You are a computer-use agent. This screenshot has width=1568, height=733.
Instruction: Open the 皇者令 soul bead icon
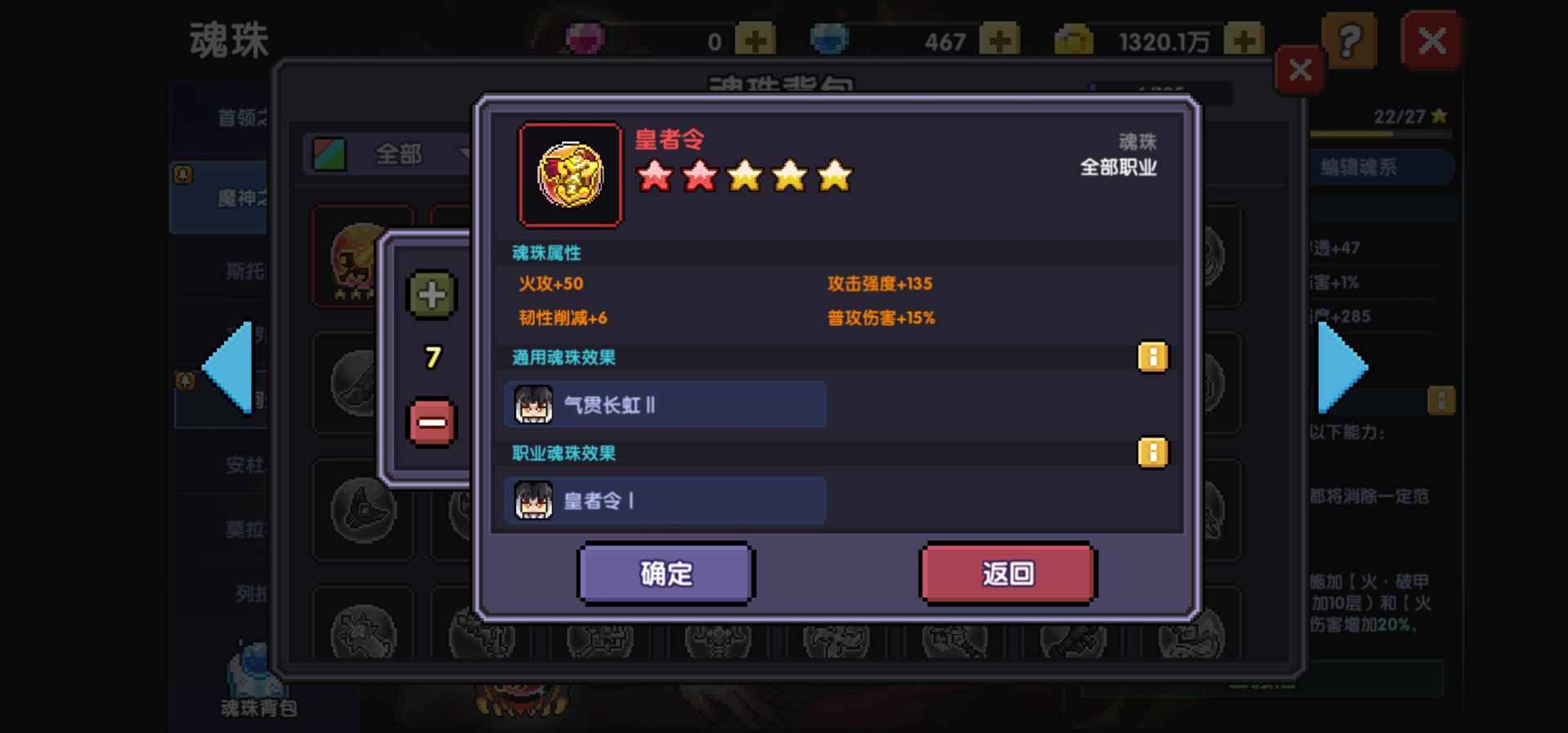pyautogui.click(x=570, y=173)
